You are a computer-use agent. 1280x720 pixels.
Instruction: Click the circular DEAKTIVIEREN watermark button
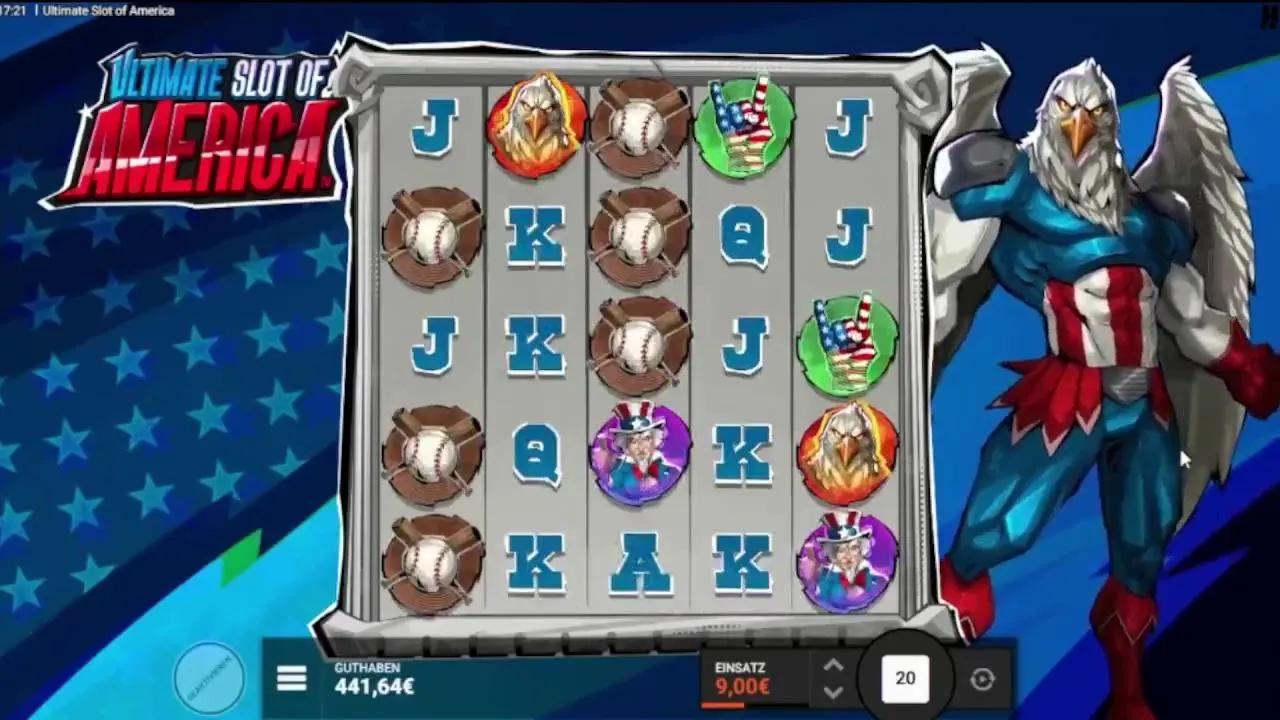click(x=209, y=678)
